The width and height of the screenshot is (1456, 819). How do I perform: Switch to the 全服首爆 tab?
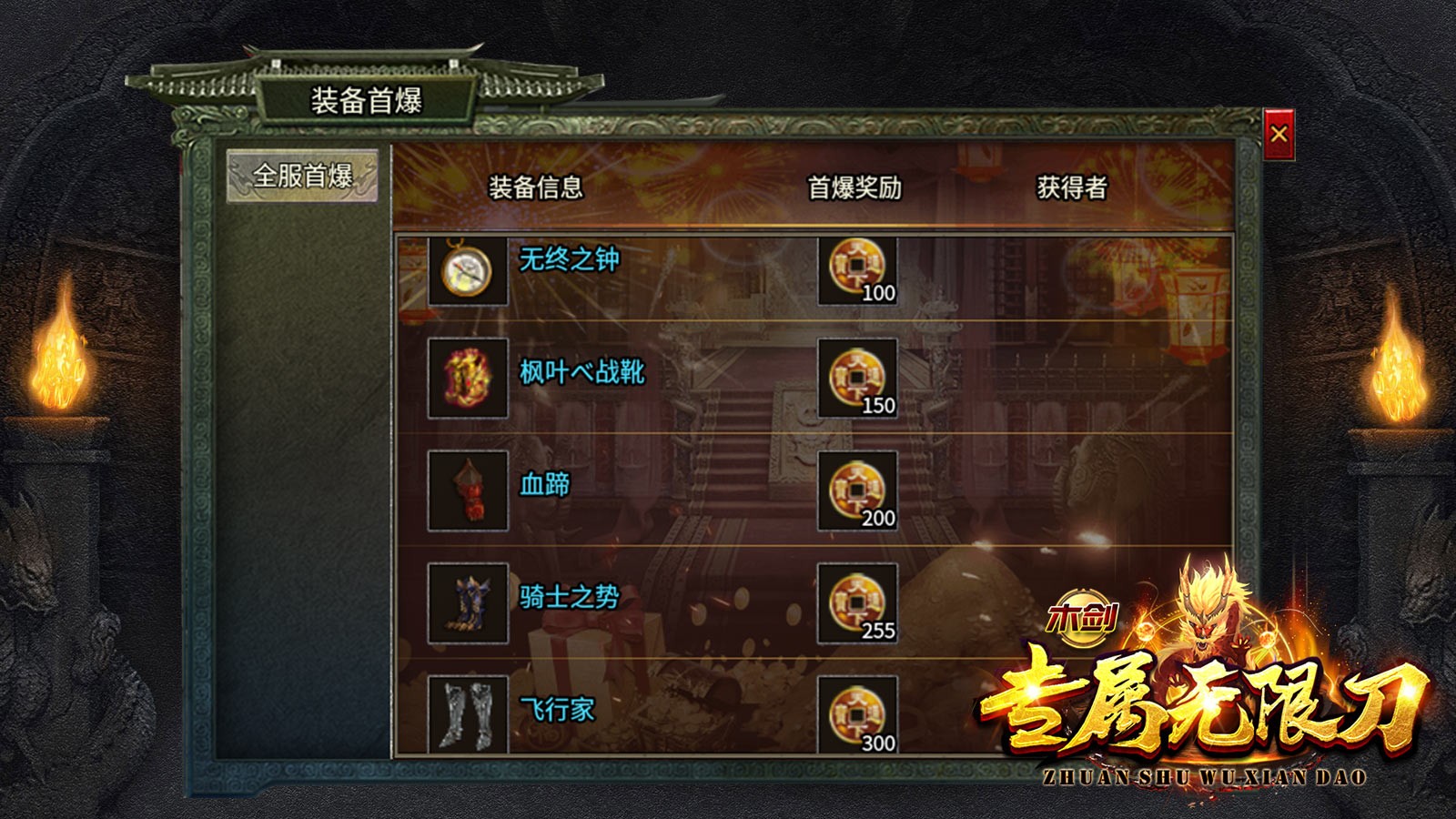pyautogui.click(x=302, y=175)
